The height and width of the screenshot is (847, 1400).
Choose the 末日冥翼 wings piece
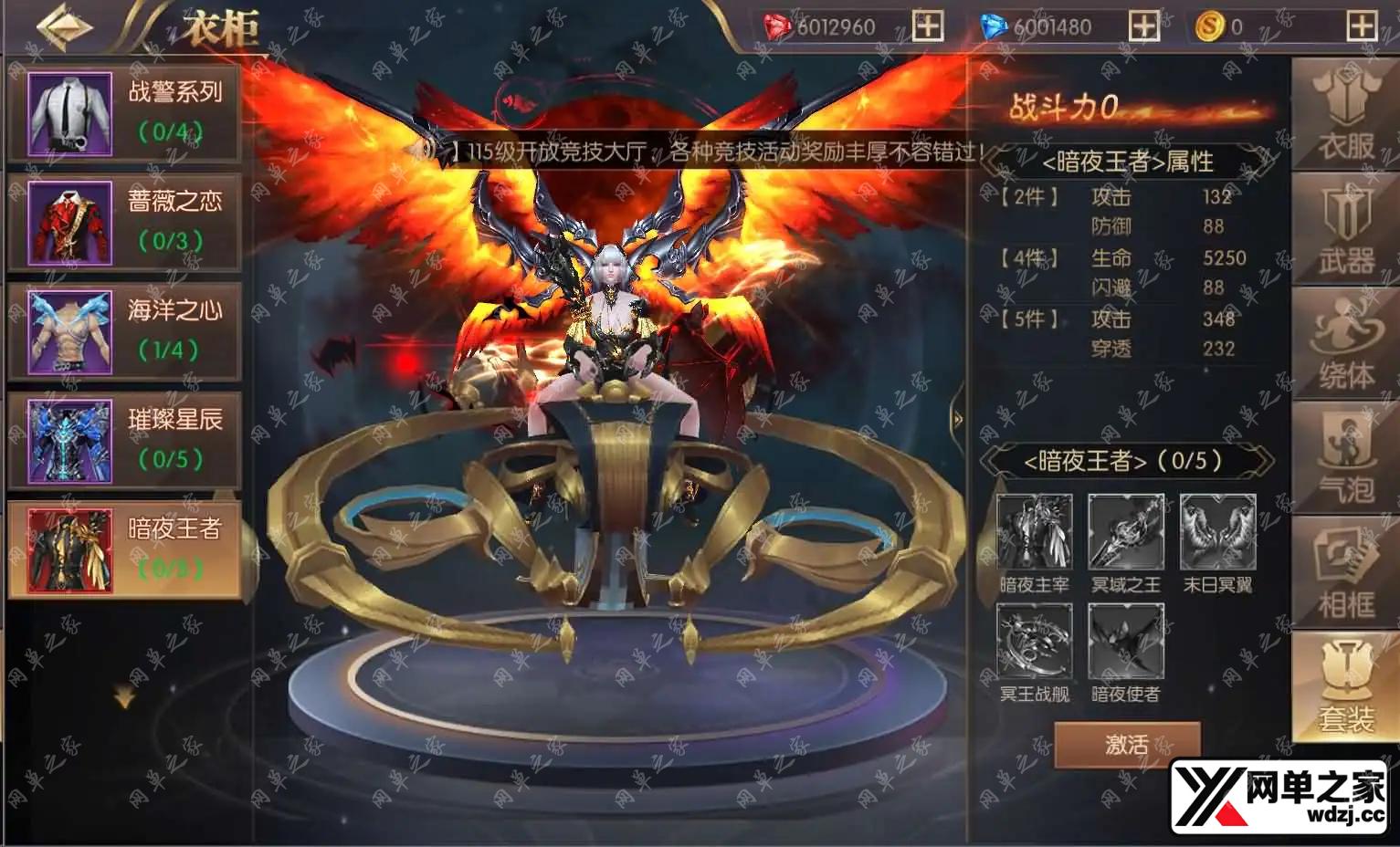tap(1217, 532)
